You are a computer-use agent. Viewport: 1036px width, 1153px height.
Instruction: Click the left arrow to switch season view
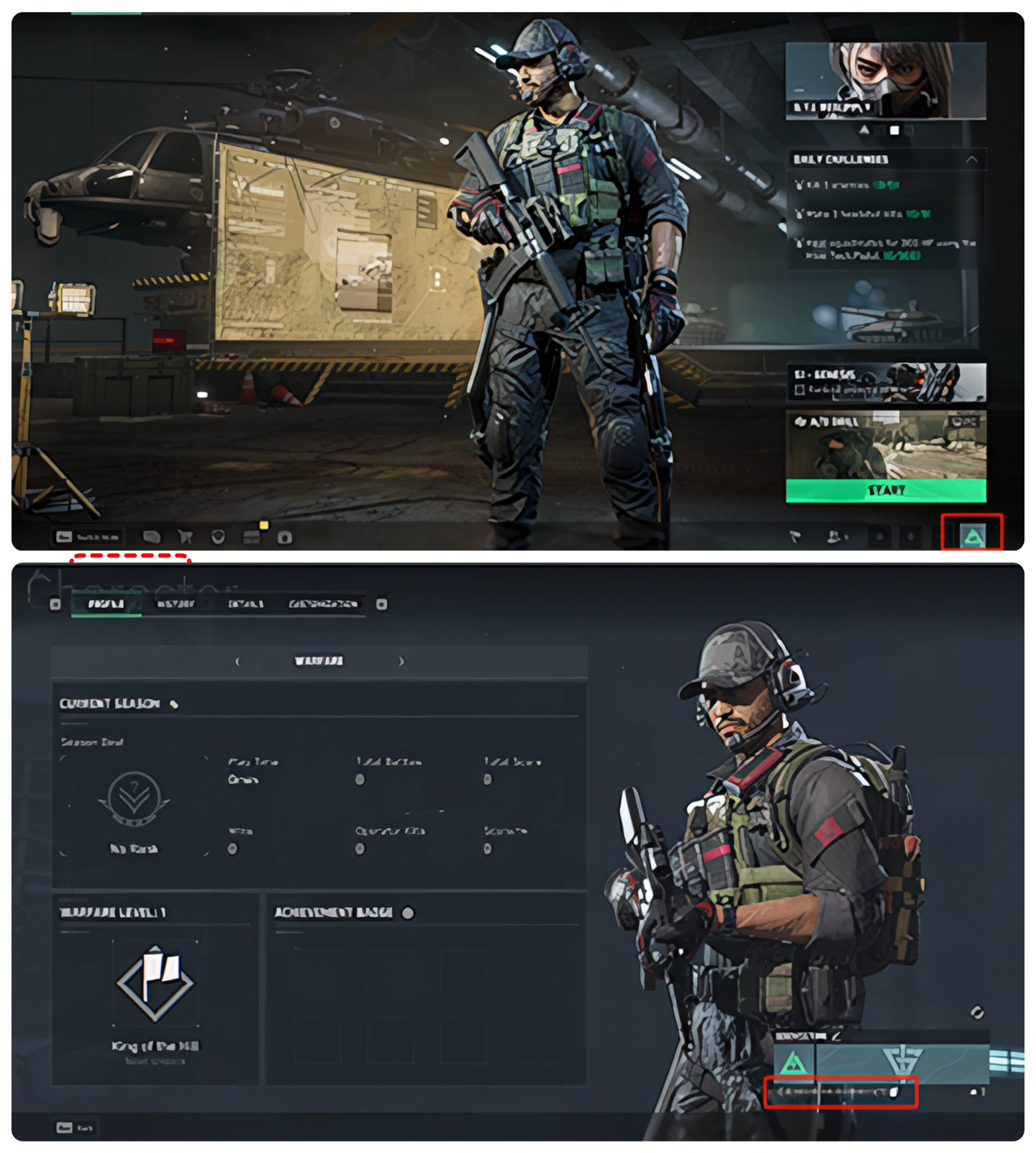point(238,660)
